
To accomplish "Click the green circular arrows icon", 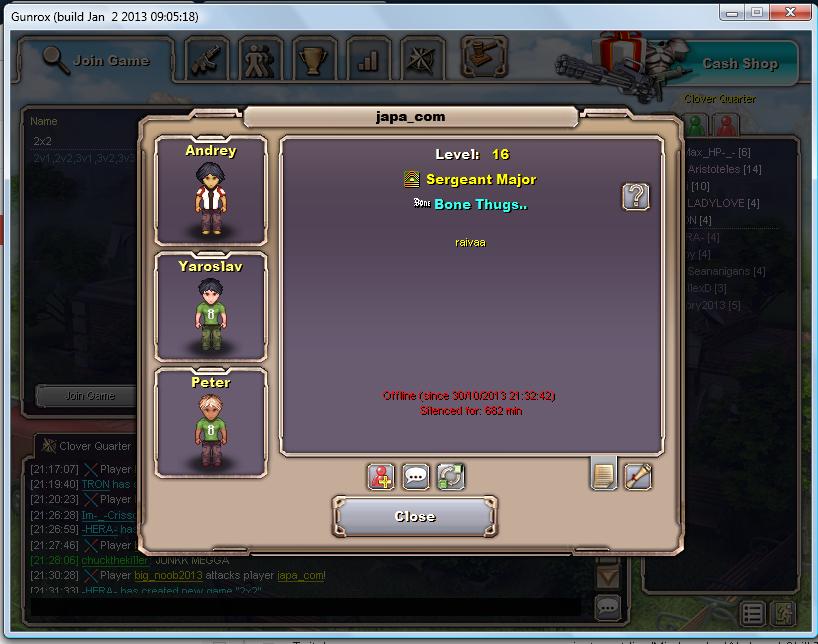I will tap(450, 476).
